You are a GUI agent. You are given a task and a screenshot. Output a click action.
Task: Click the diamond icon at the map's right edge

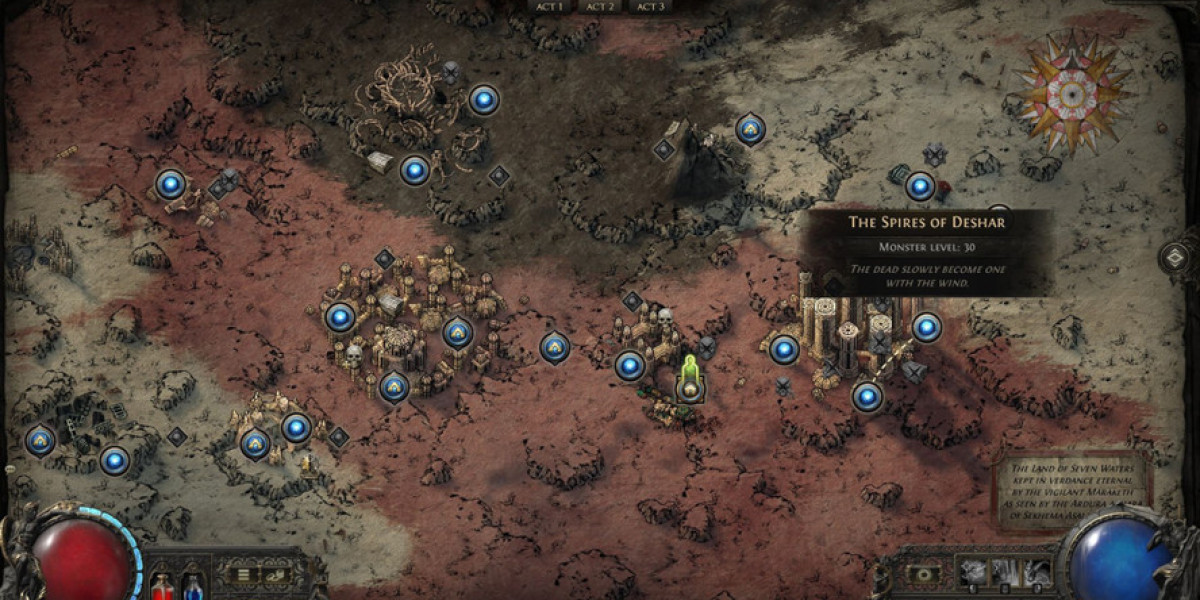click(1175, 257)
